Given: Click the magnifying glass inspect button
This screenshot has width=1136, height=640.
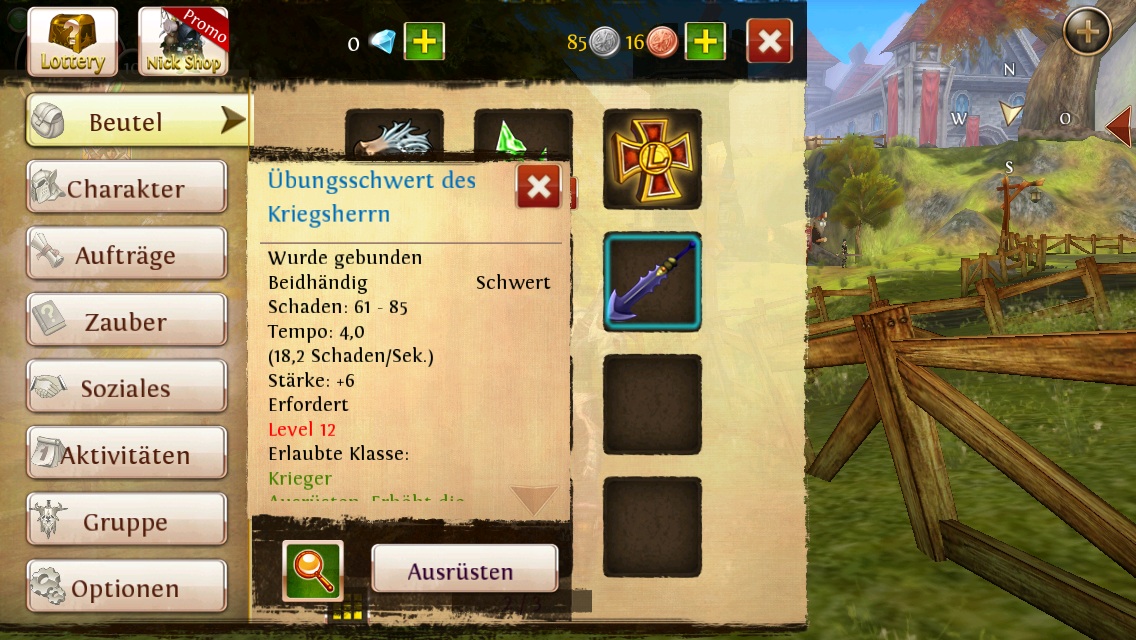Looking at the screenshot, I should coord(313,571).
